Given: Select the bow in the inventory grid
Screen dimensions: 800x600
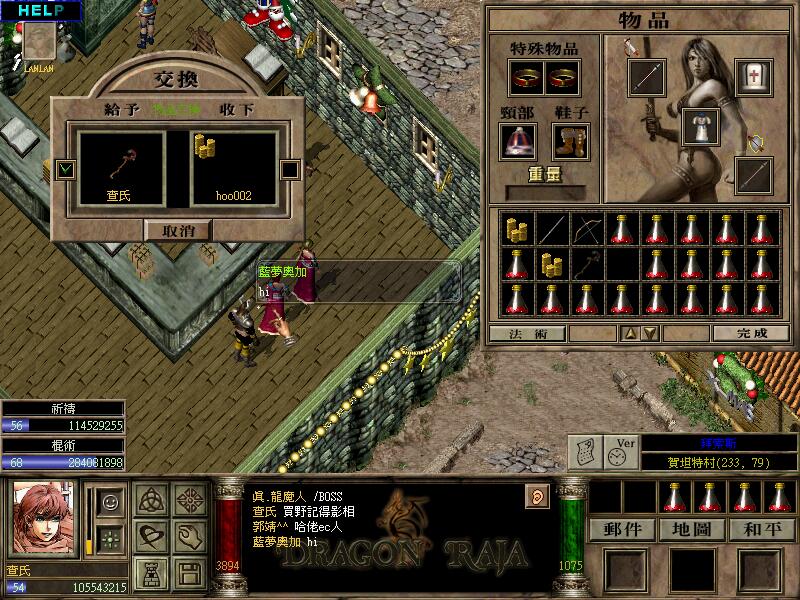Looking at the screenshot, I should (x=587, y=229).
